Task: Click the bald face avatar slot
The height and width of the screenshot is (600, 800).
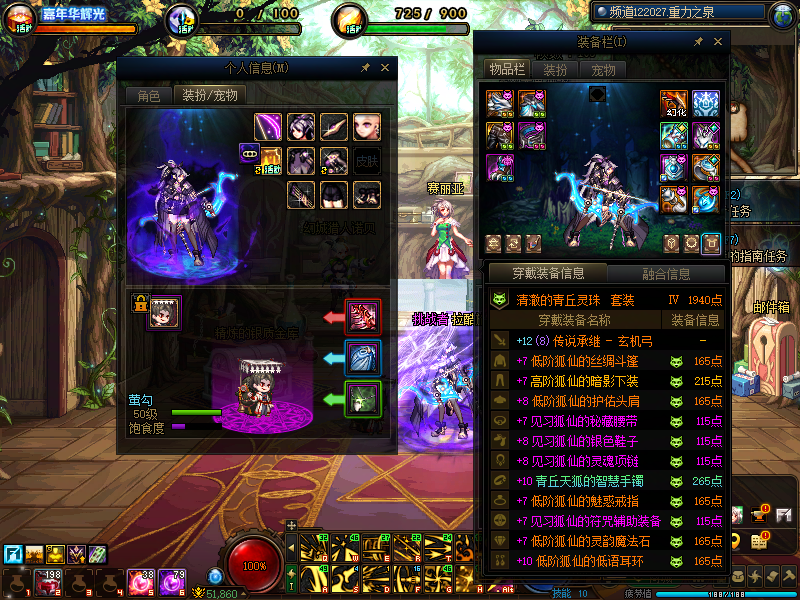Action: [367, 127]
